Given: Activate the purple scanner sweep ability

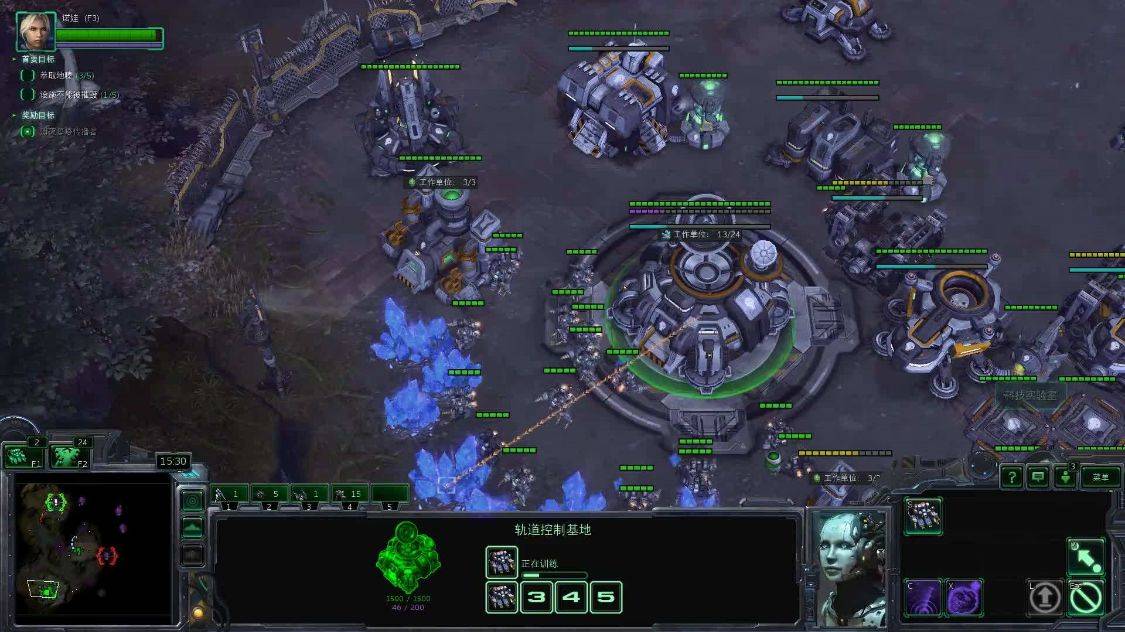Looking at the screenshot, I should click(923, 597).
